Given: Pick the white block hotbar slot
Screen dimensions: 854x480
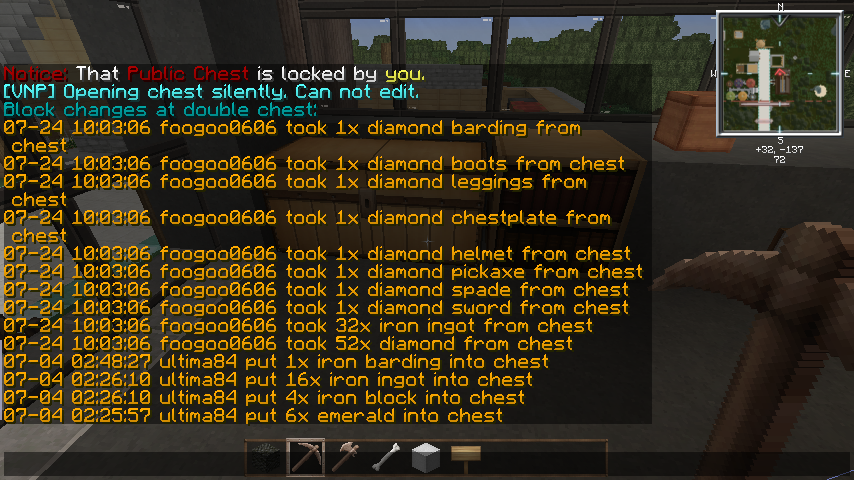Looking at the screenshot, I should [x=426, y=457].
